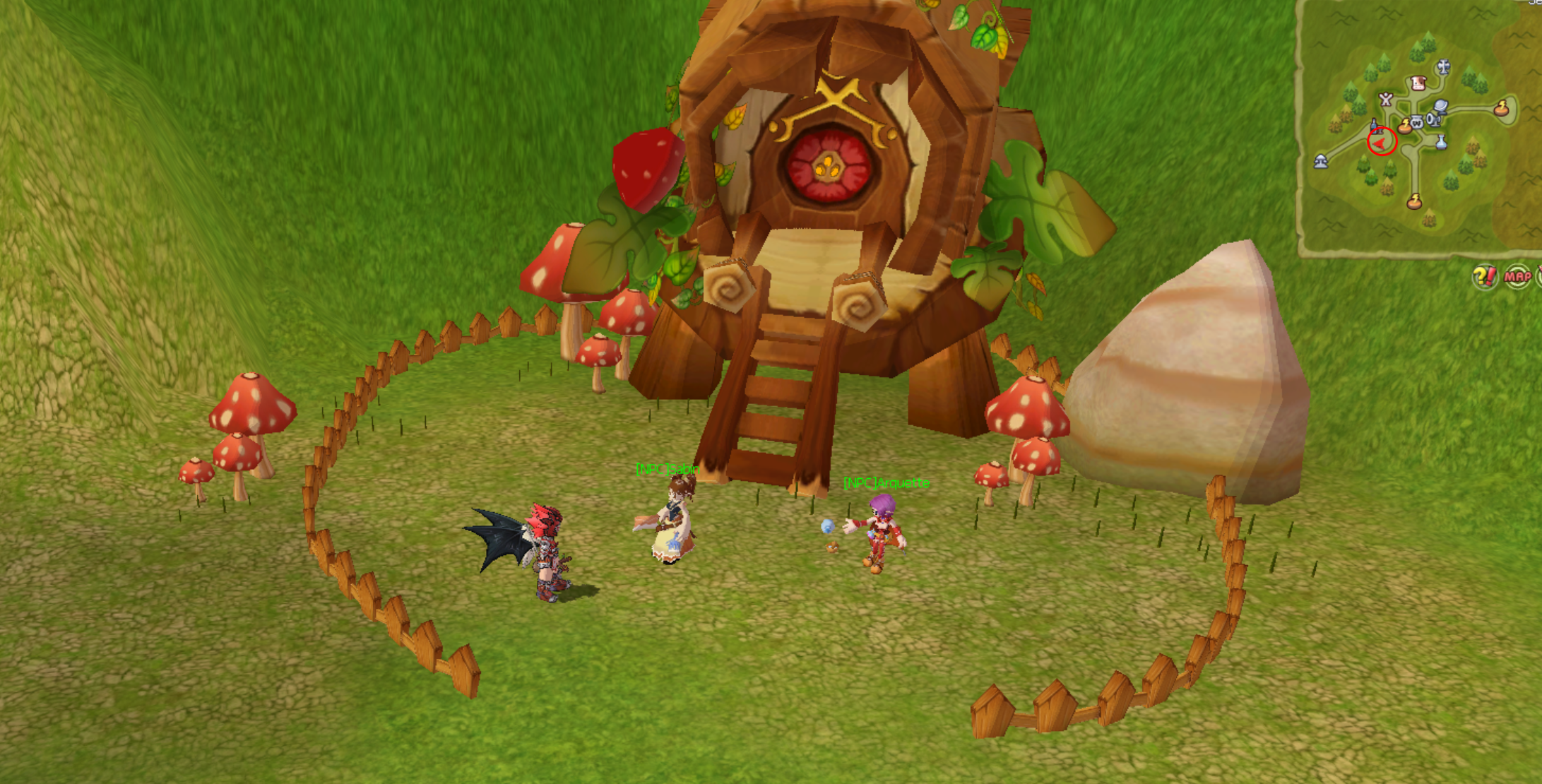Choose the W-labelled pot marker on the minimap

tap(1416, 122)
